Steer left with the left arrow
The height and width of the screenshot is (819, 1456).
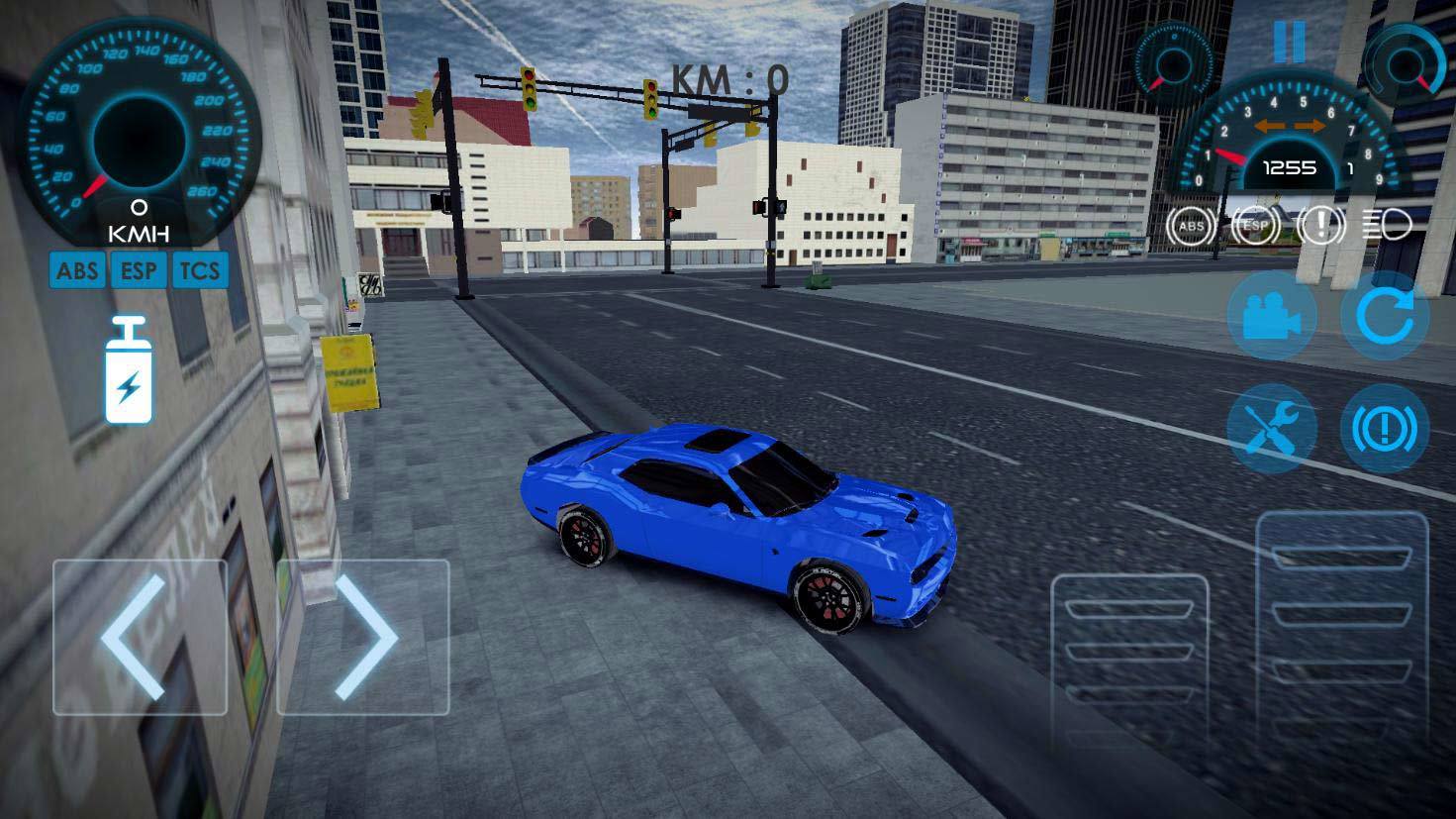point(140,637)
